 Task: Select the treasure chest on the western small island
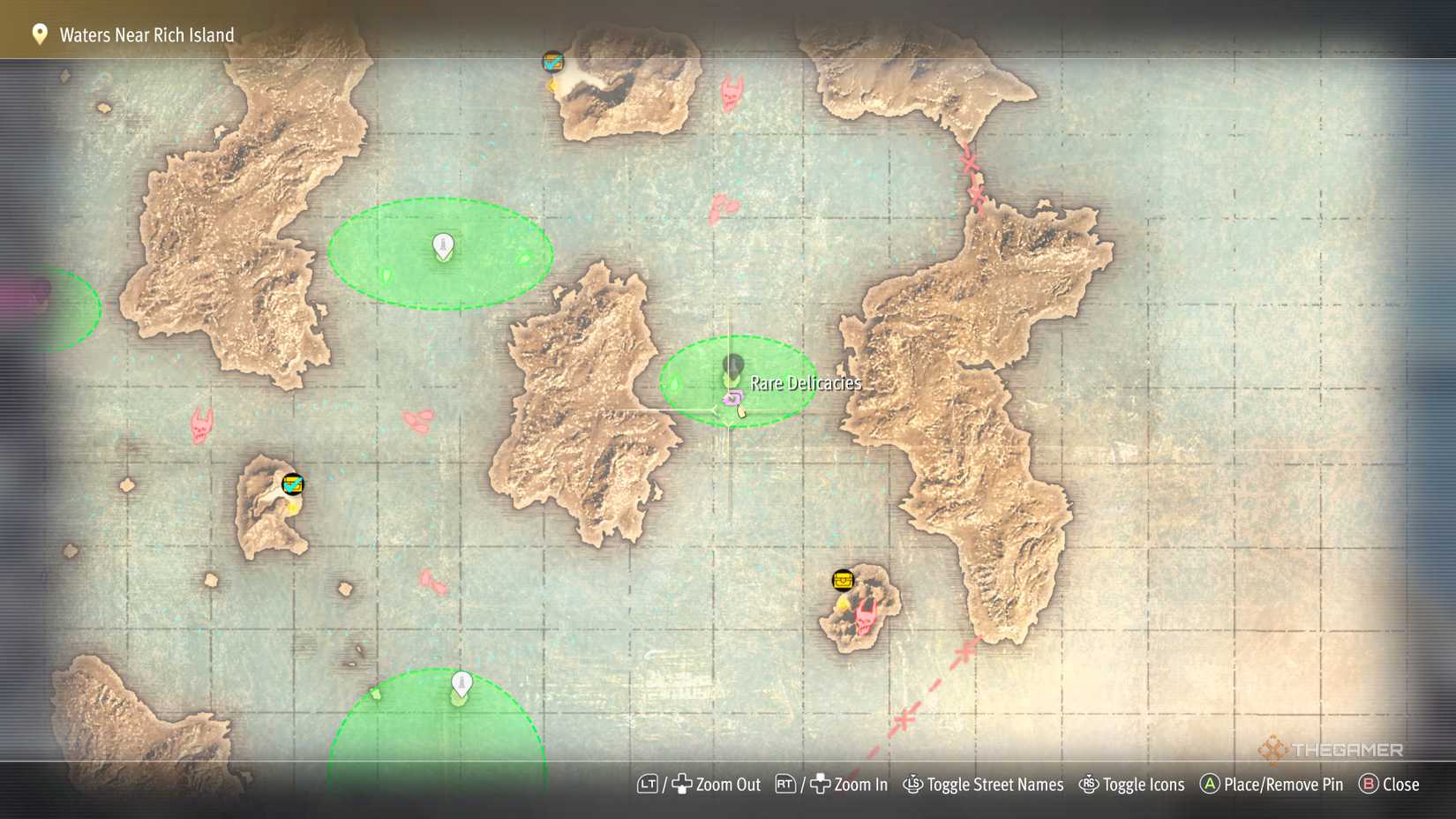coord(293,483)
